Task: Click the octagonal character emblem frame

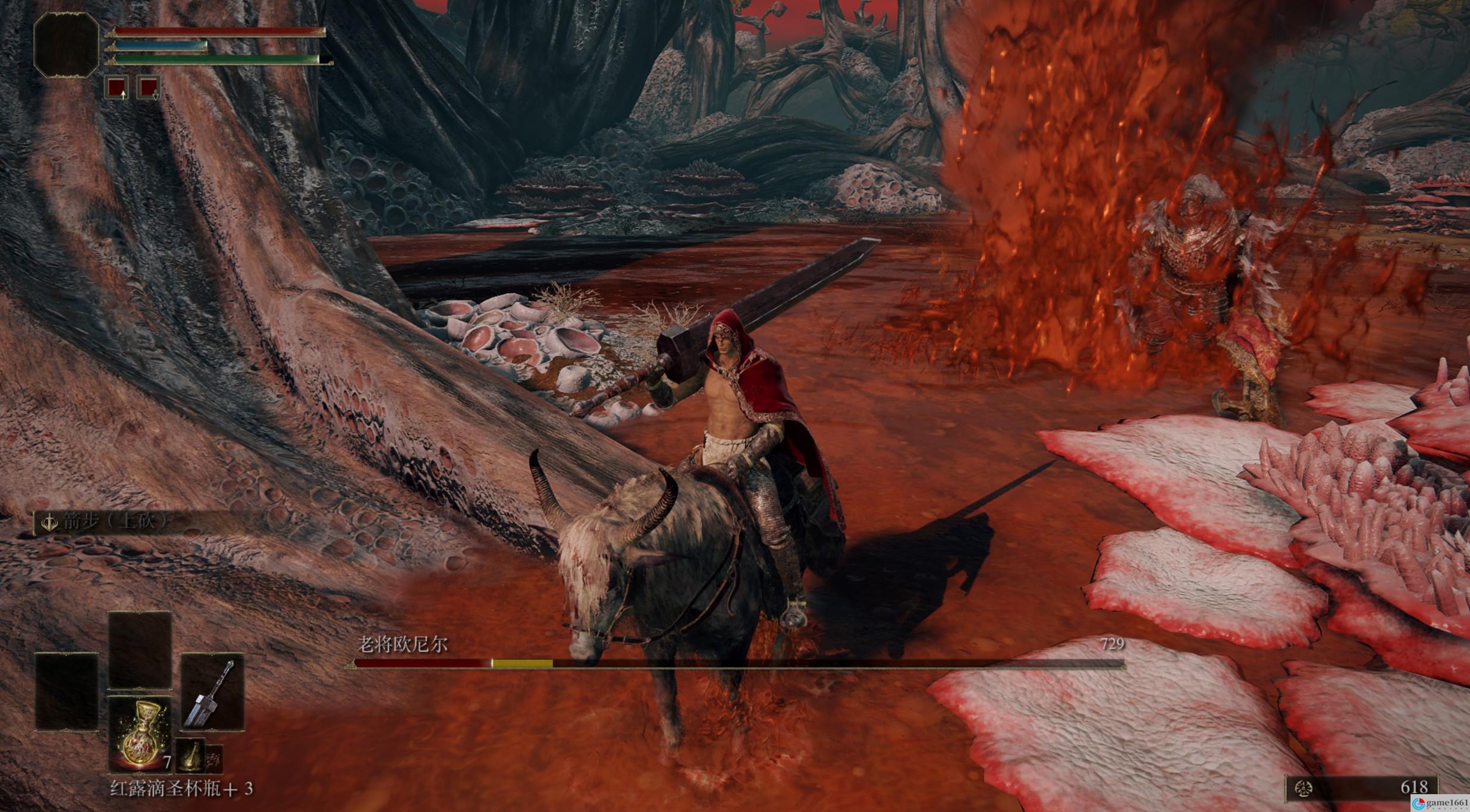Action: tap(67, 46)
